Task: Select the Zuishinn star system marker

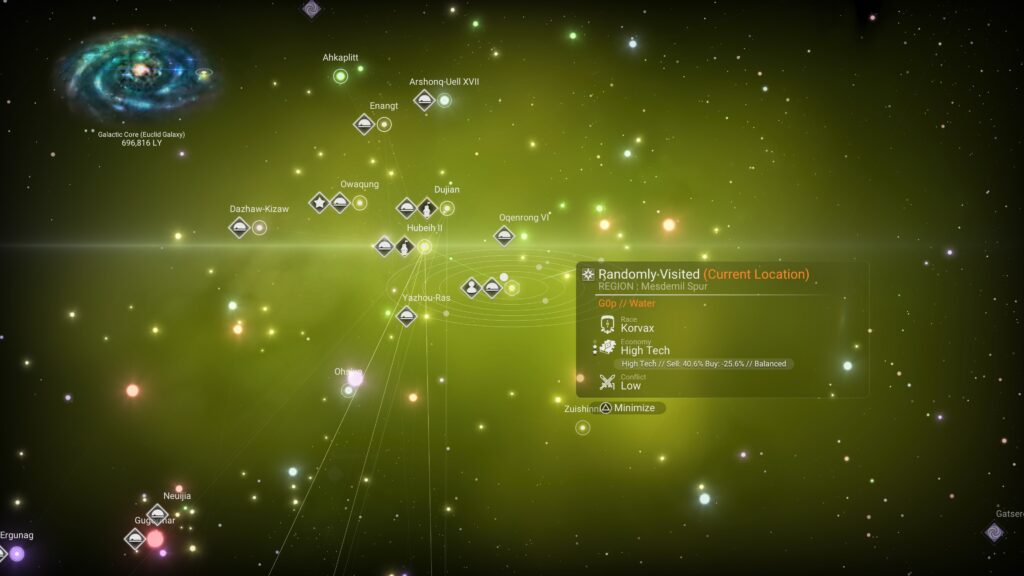Action: click(583, 428)
